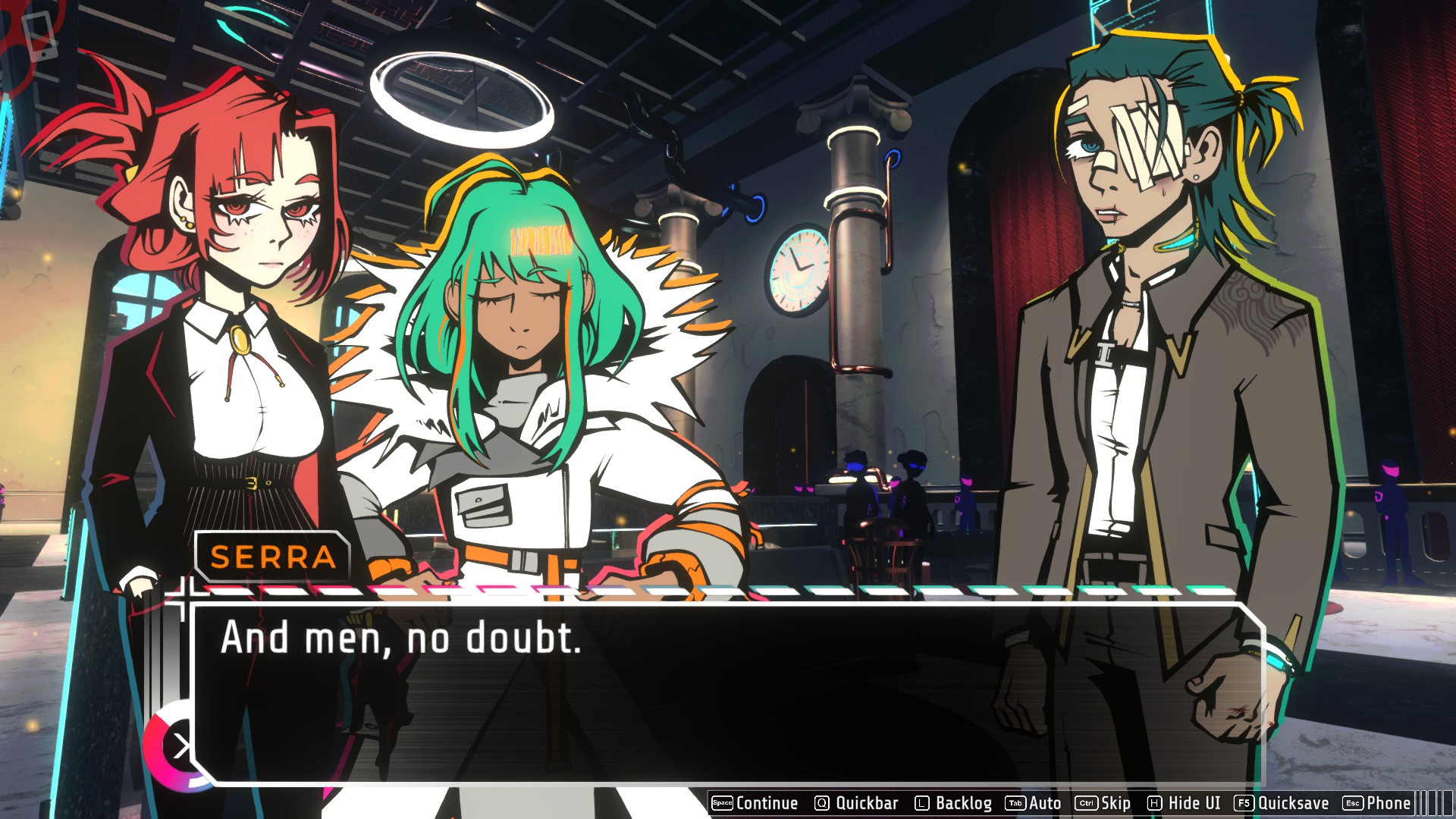
Task: Toggle Auto advance mode
Action: click(x=1034, y=803)
